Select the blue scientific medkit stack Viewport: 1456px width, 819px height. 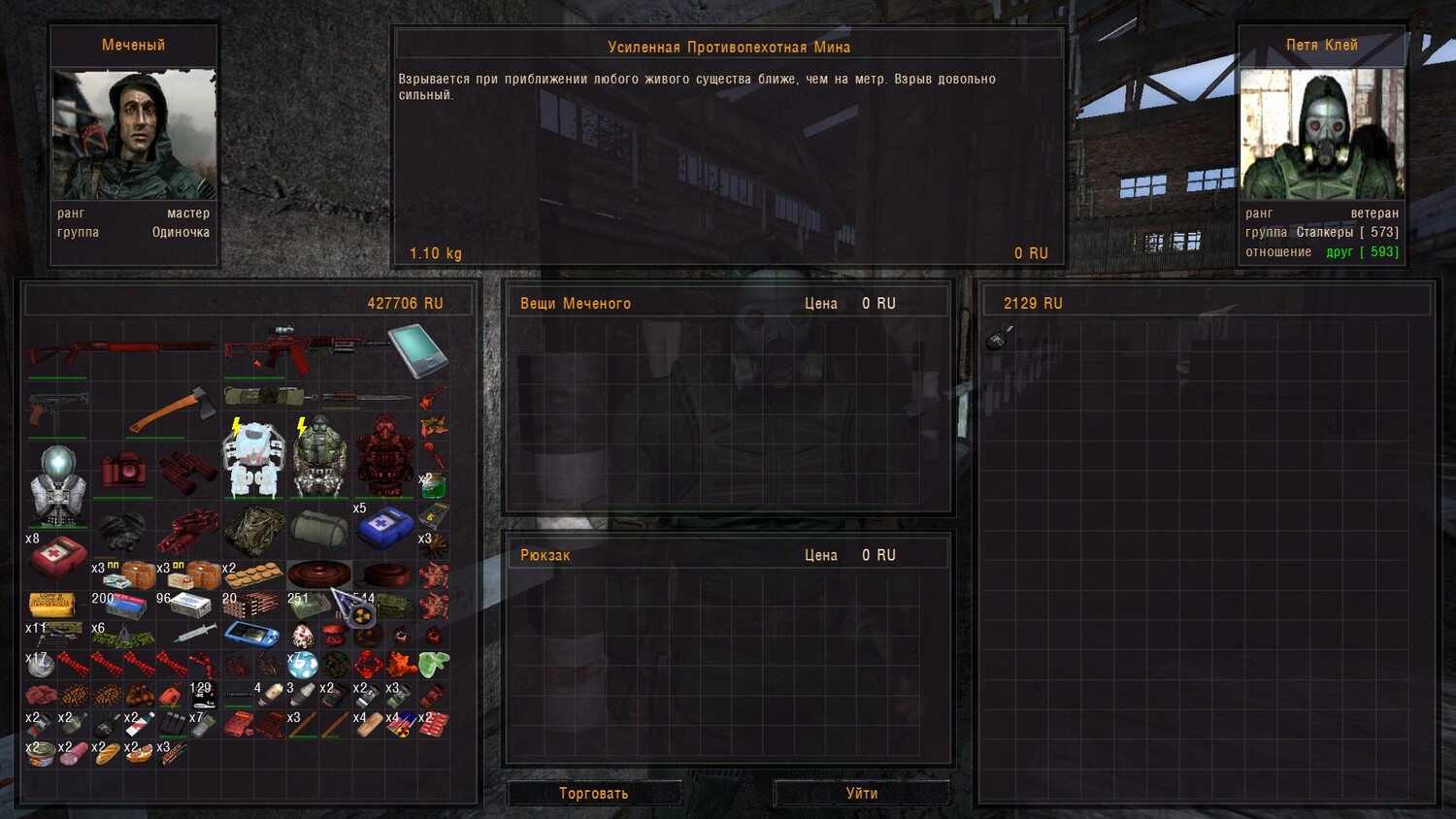pyautogui.click(x=385, y=528)
